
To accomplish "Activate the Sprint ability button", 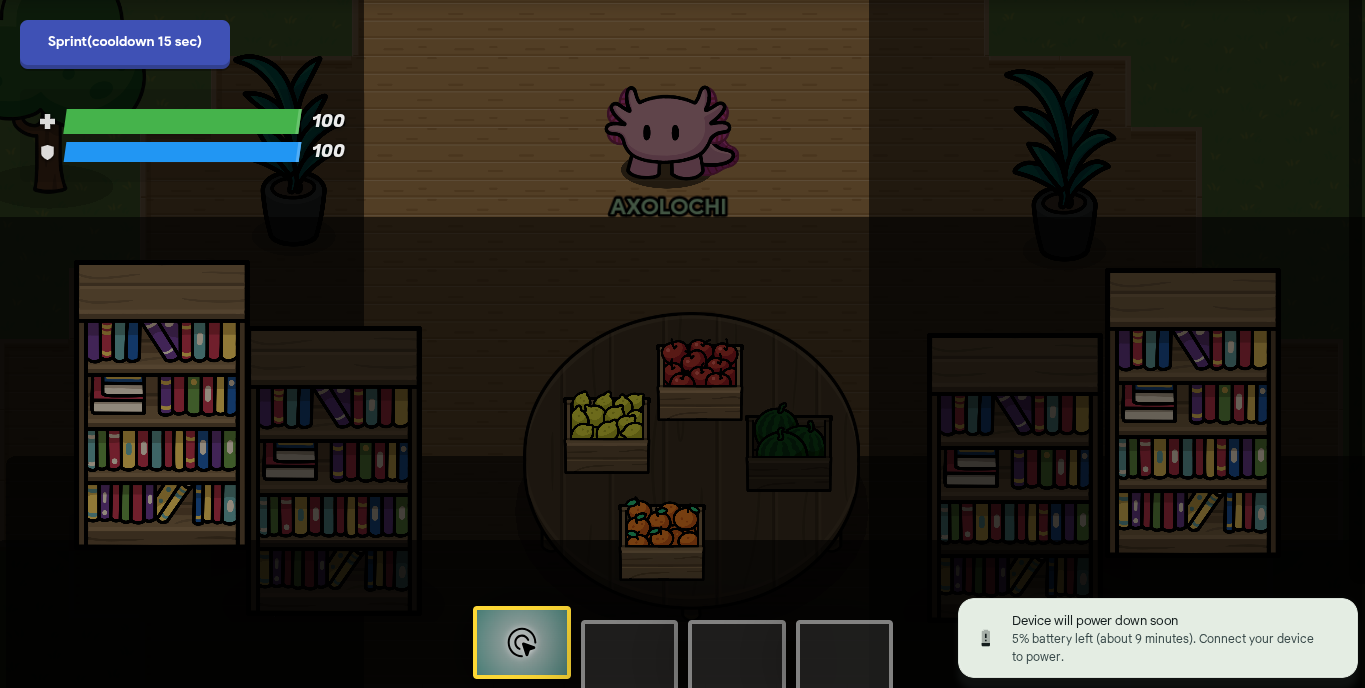I will [x=125, y=43].
